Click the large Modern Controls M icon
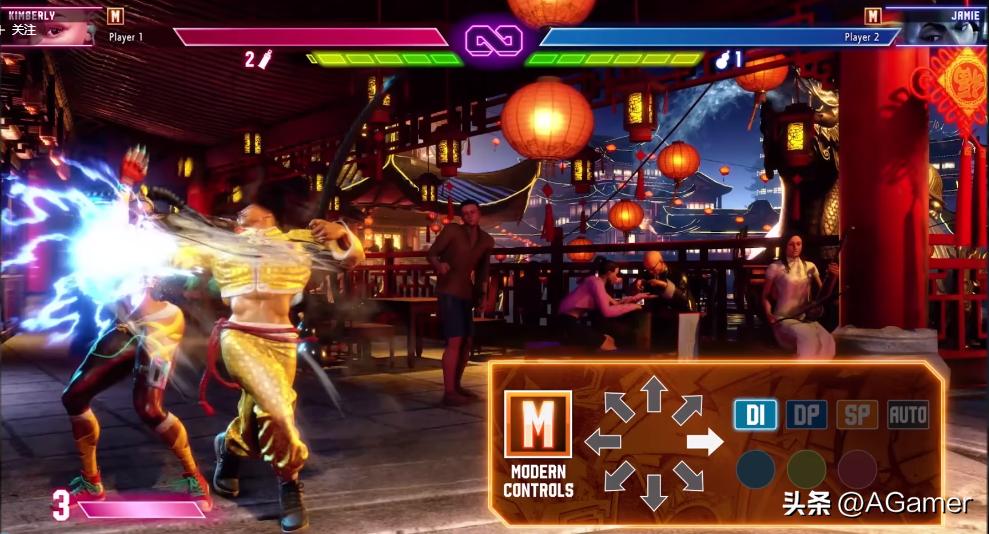Screen dimensions: 989x534 [537, 424]
